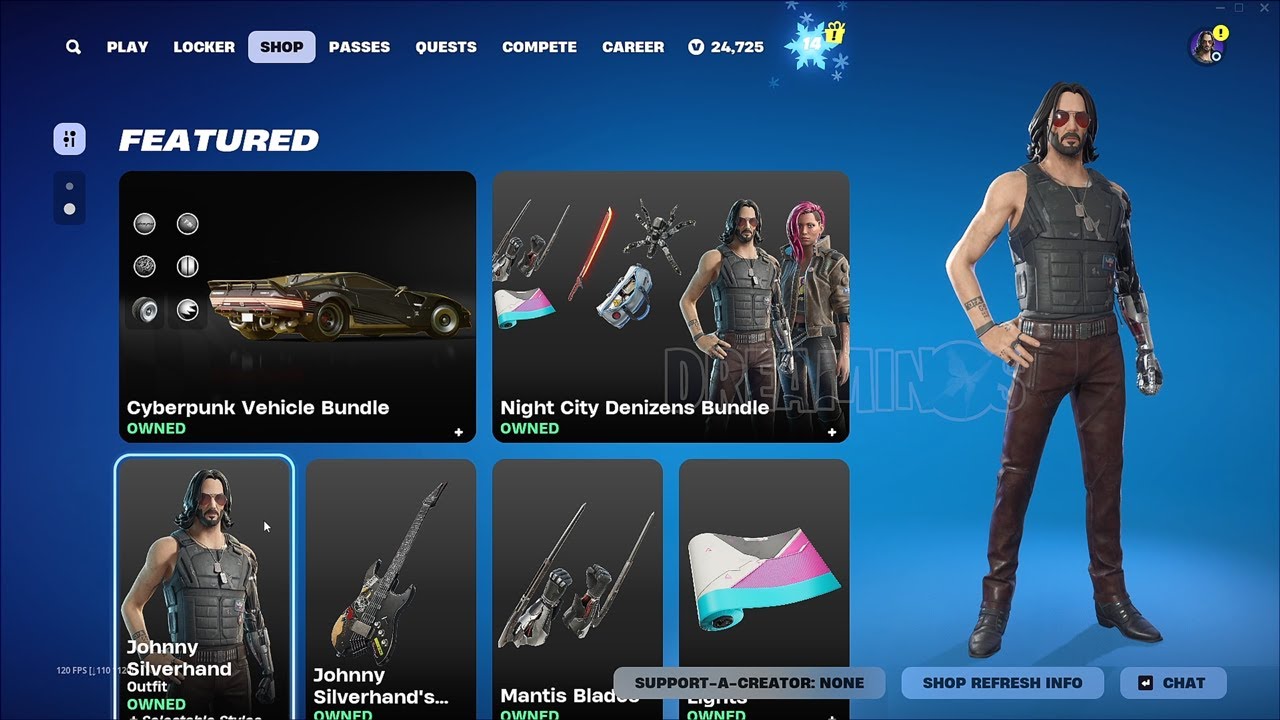The image size is (1280, 720).
Task: Expand Night City Denizens Bundle details plus icon
Action: point(832,432)
